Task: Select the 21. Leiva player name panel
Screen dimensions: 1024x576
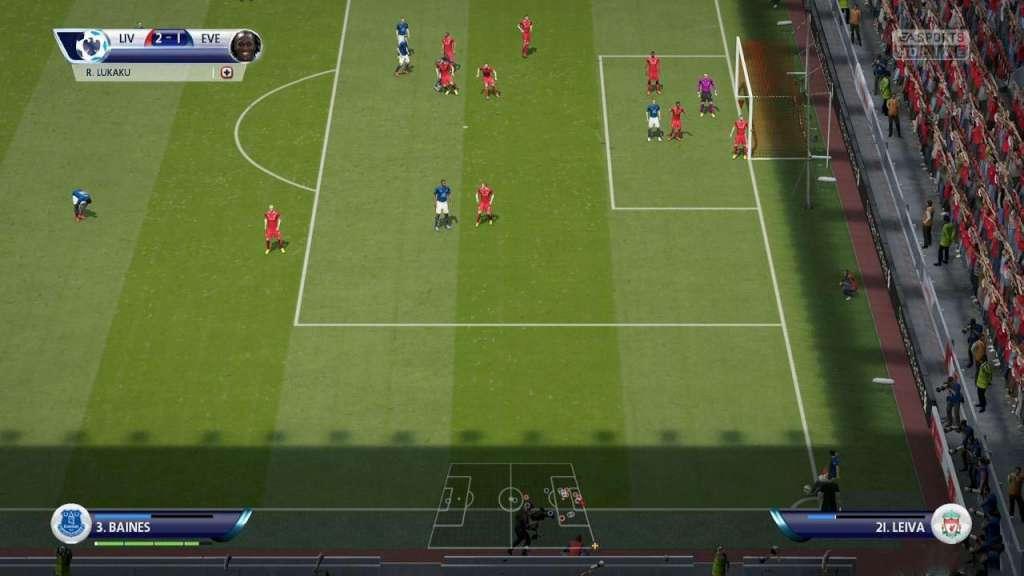Action: pyautogui.click(x=855, y=526)
